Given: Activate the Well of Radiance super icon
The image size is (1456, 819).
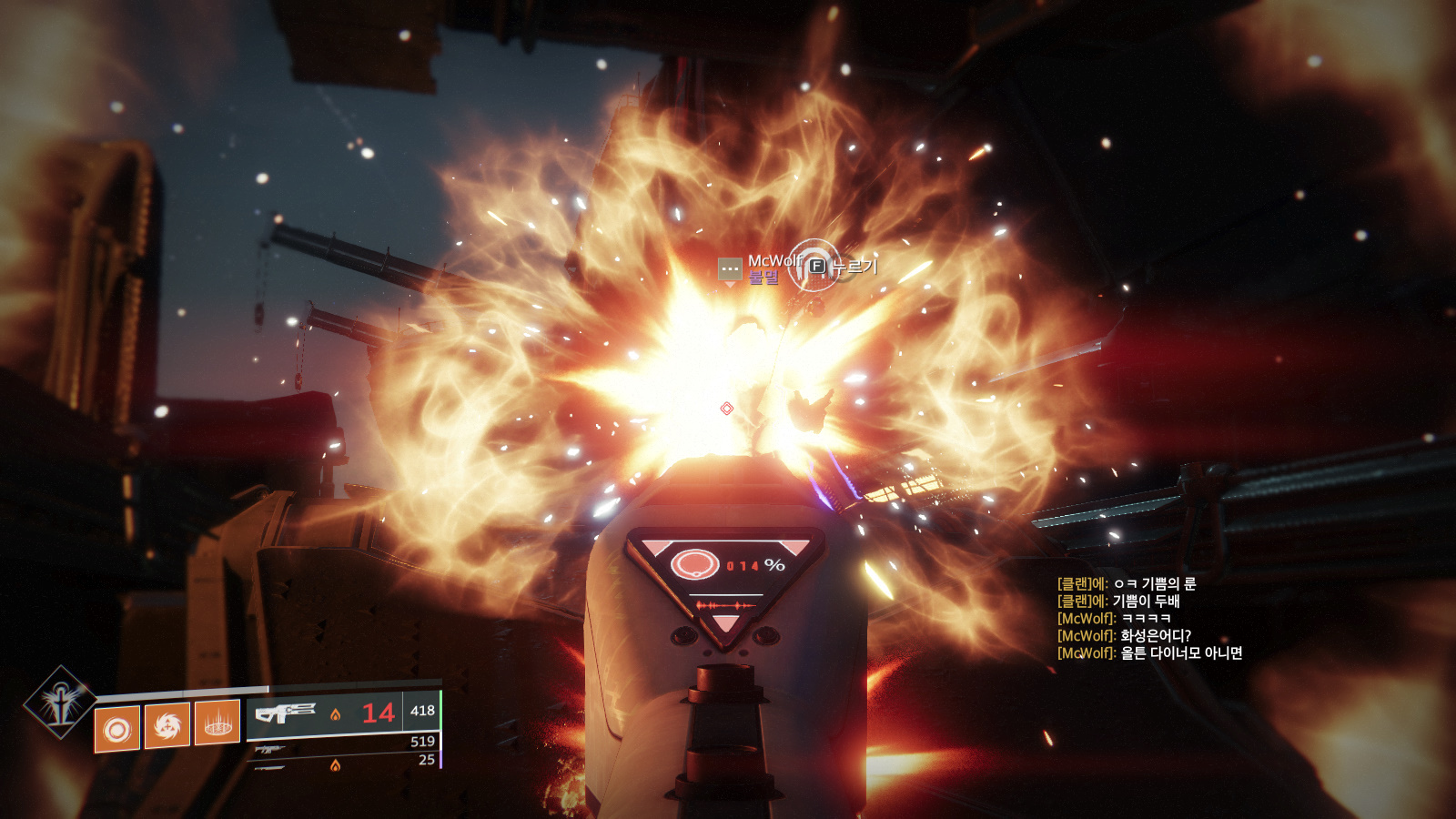Looking at the screenshot, I should [60, 702].
